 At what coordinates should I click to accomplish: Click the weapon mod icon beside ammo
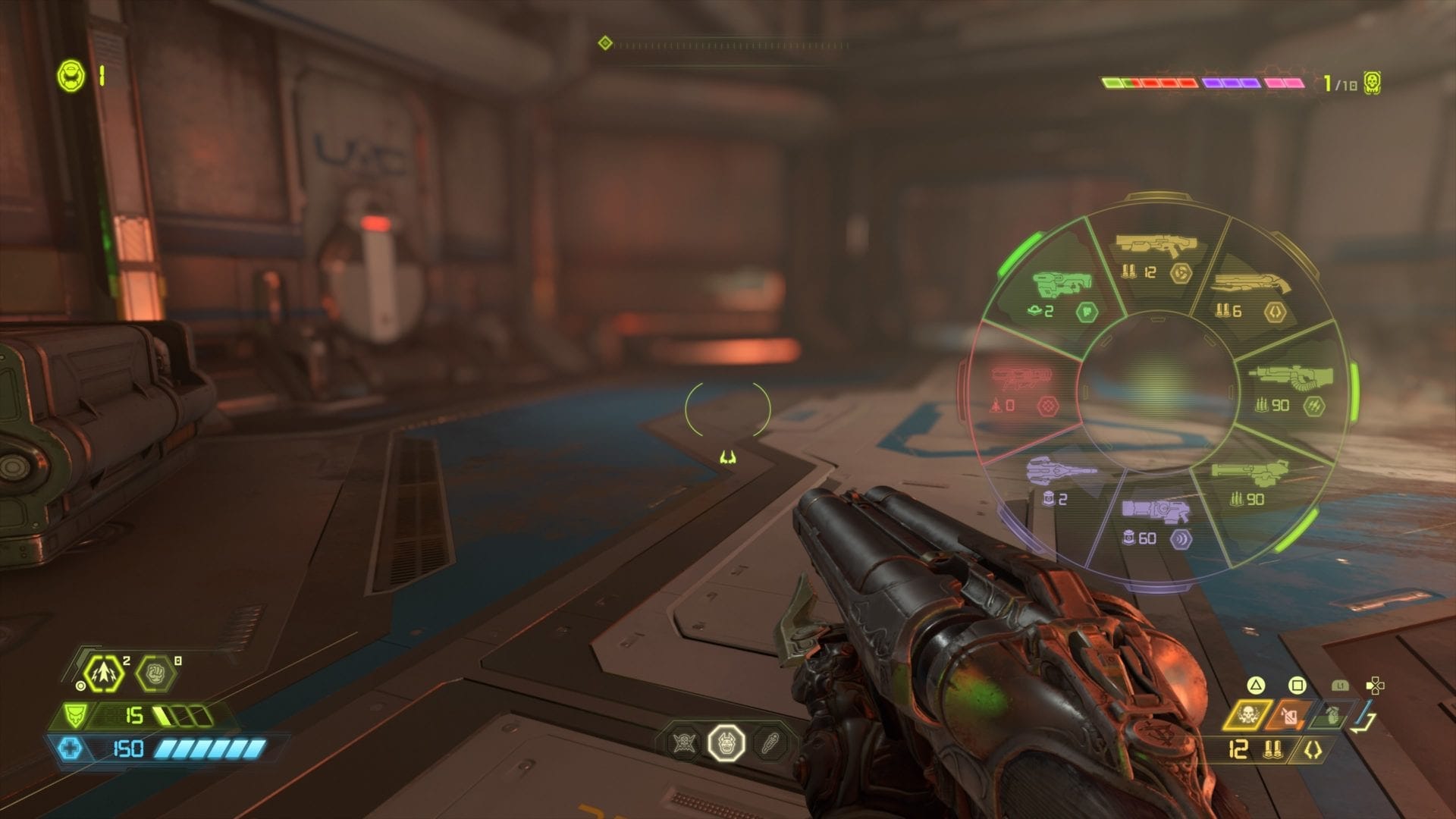coord(1313,750)
